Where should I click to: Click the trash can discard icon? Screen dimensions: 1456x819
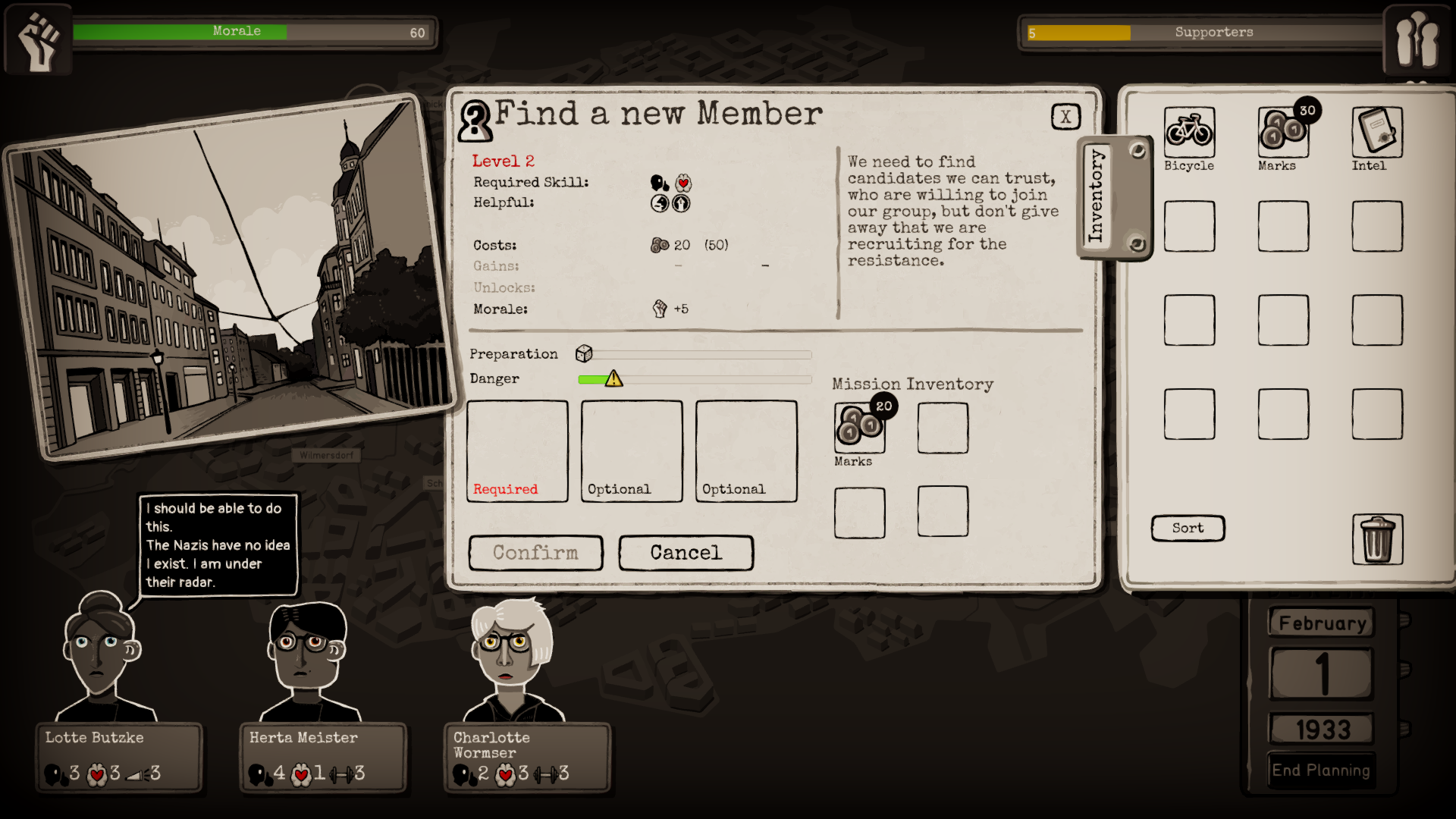1377,539
